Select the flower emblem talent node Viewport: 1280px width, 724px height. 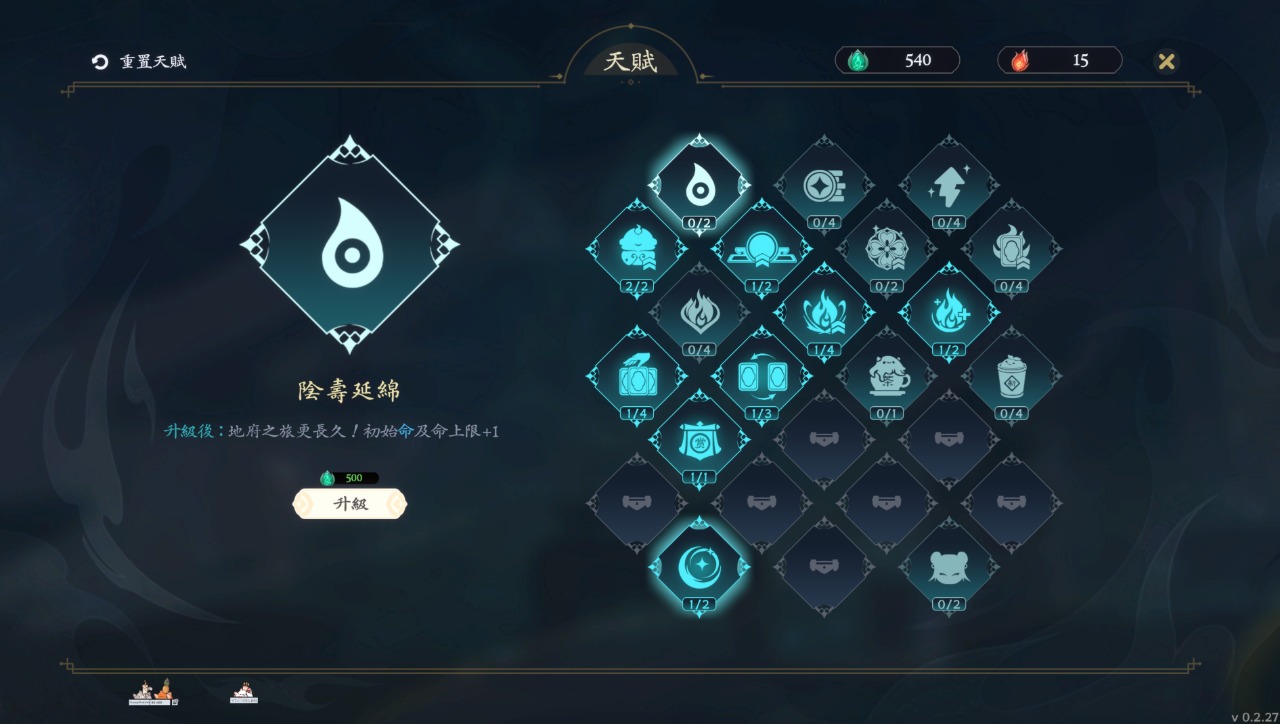tap(886, 249)
